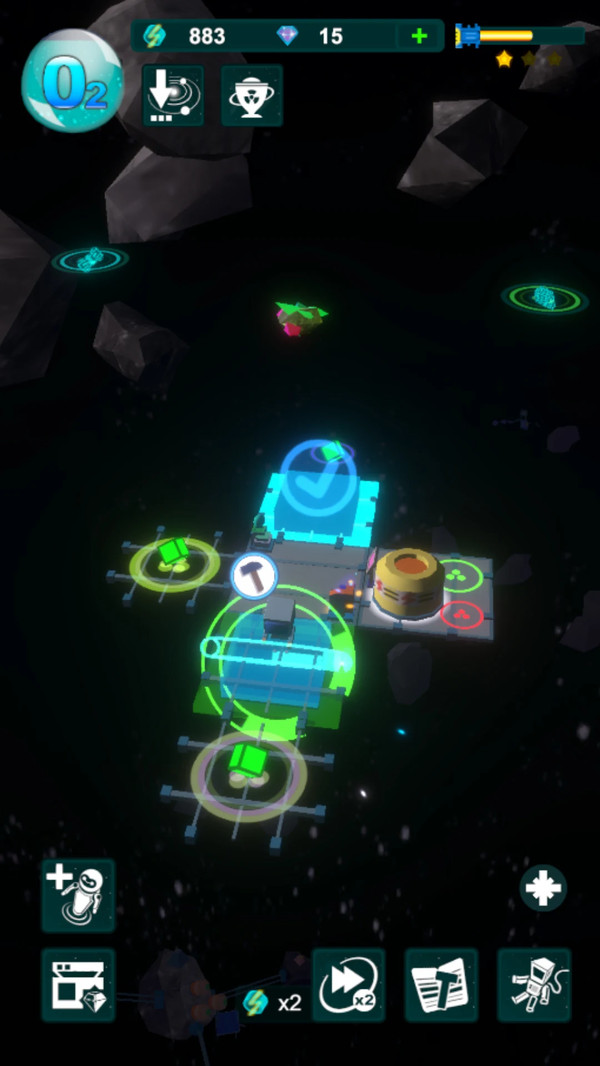Image resolution: width=600 pixels, height=1066 pixels.
Task: Open the orbit download arrow button
Action: tap(173, 96)
